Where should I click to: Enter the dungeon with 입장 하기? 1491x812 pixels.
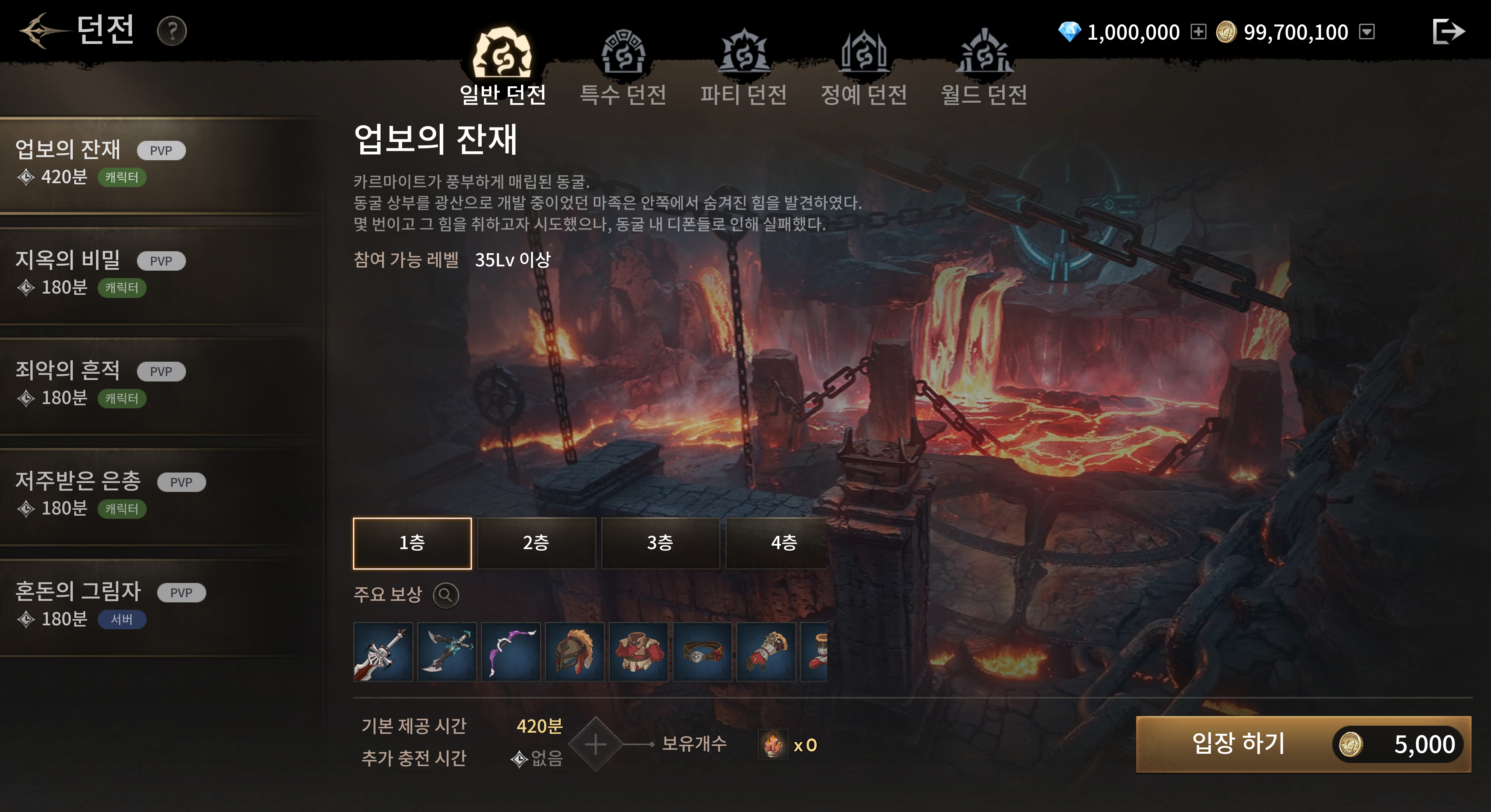click(1302, 744)
